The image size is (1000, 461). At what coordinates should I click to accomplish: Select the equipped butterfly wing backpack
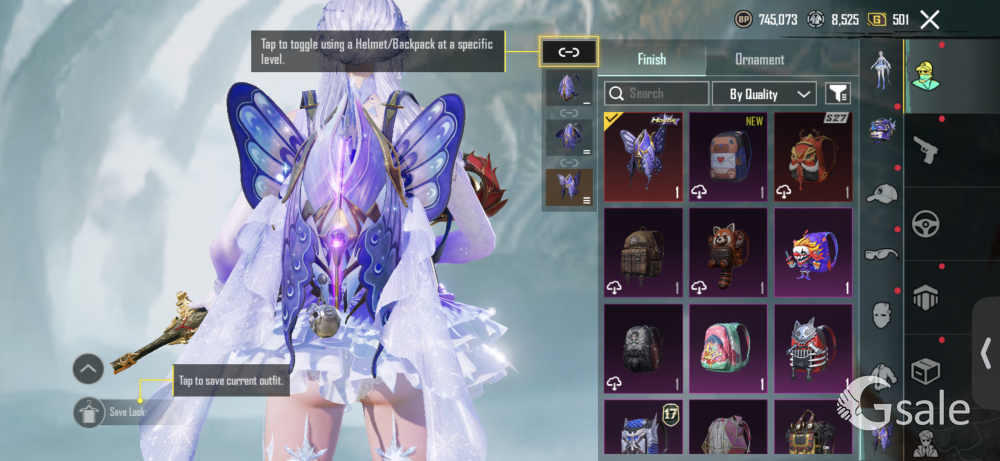(x=643, y=156)
